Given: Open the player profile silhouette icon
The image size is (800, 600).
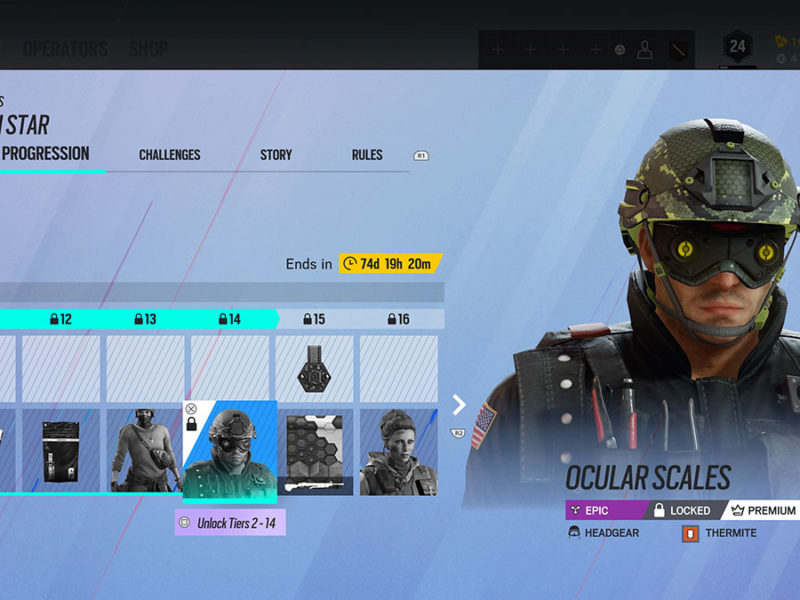Looking at the screenshot, I should click(645, 49).
